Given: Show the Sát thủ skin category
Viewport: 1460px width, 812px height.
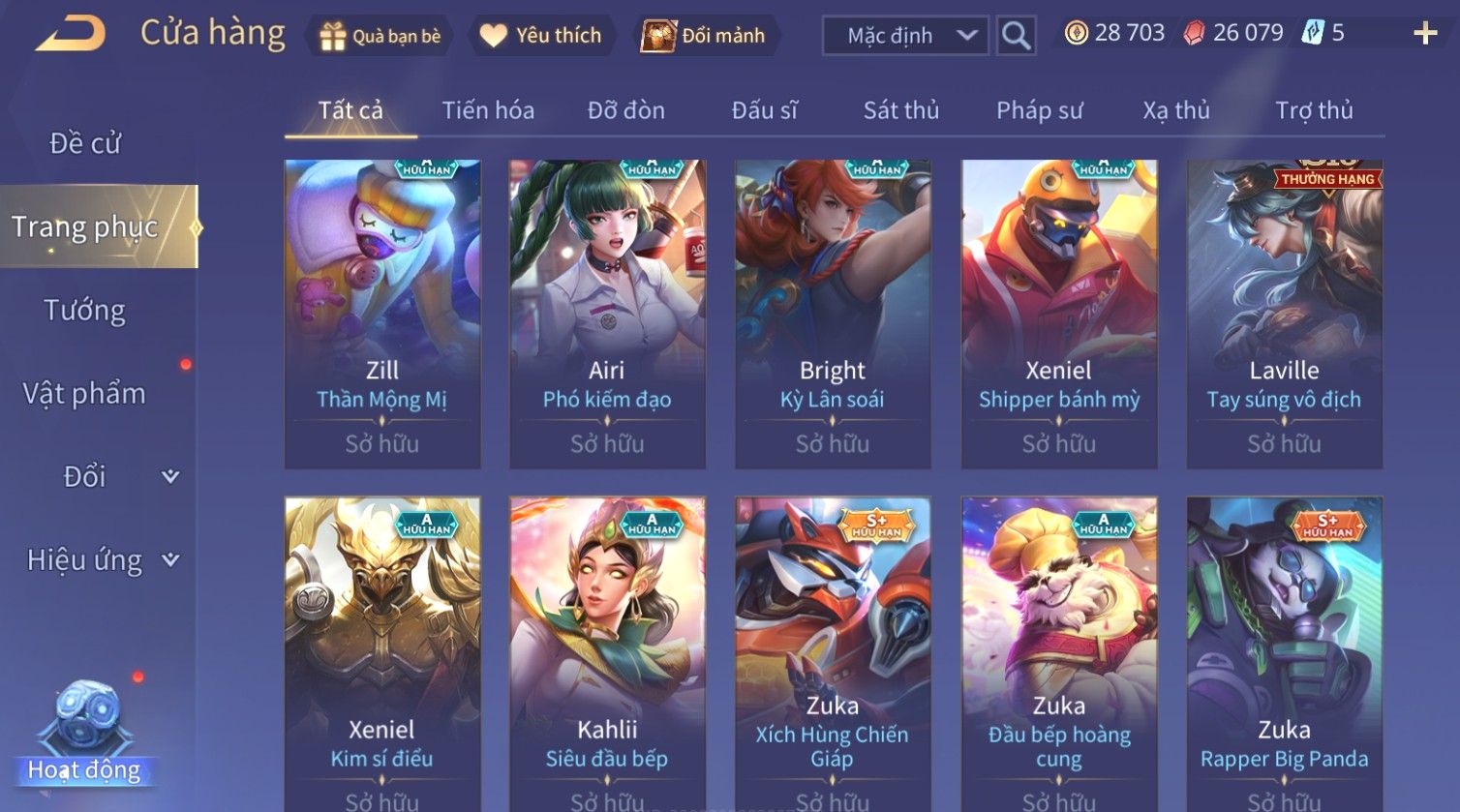Looking at the screenshot, I should (900, 110).
